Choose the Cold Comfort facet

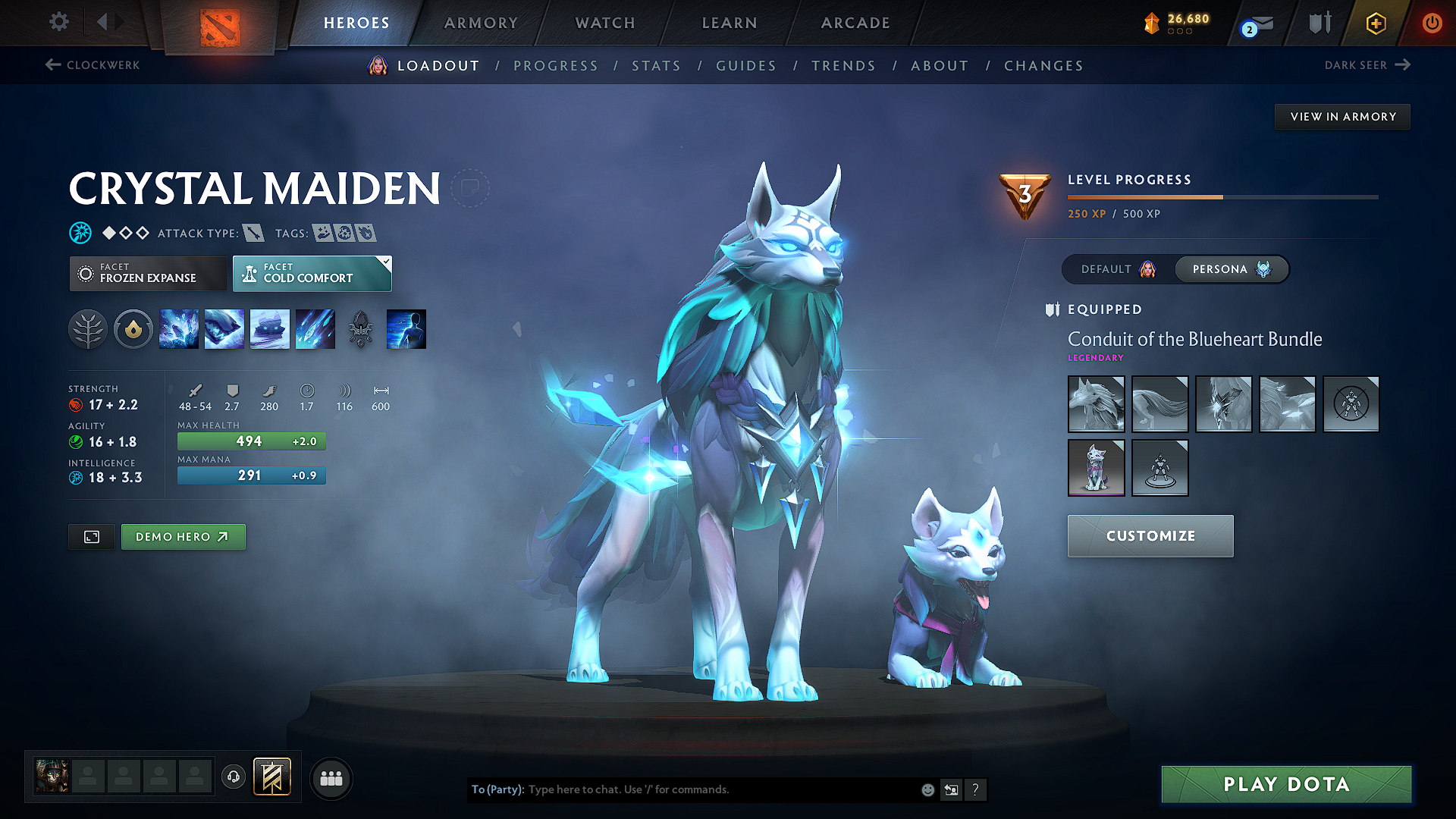(x=312, y=274)
